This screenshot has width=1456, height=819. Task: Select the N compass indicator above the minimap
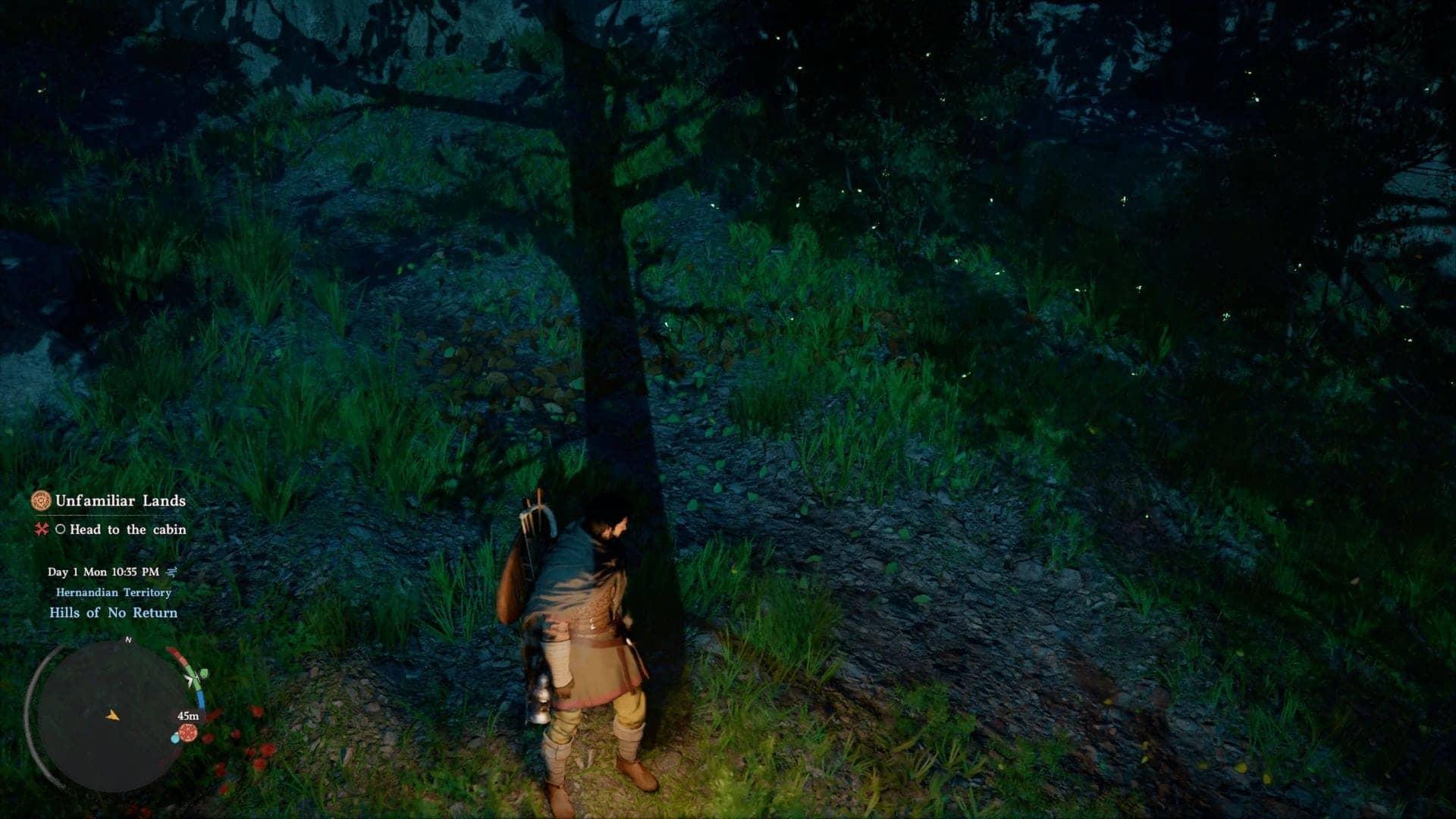click(129, 639)
